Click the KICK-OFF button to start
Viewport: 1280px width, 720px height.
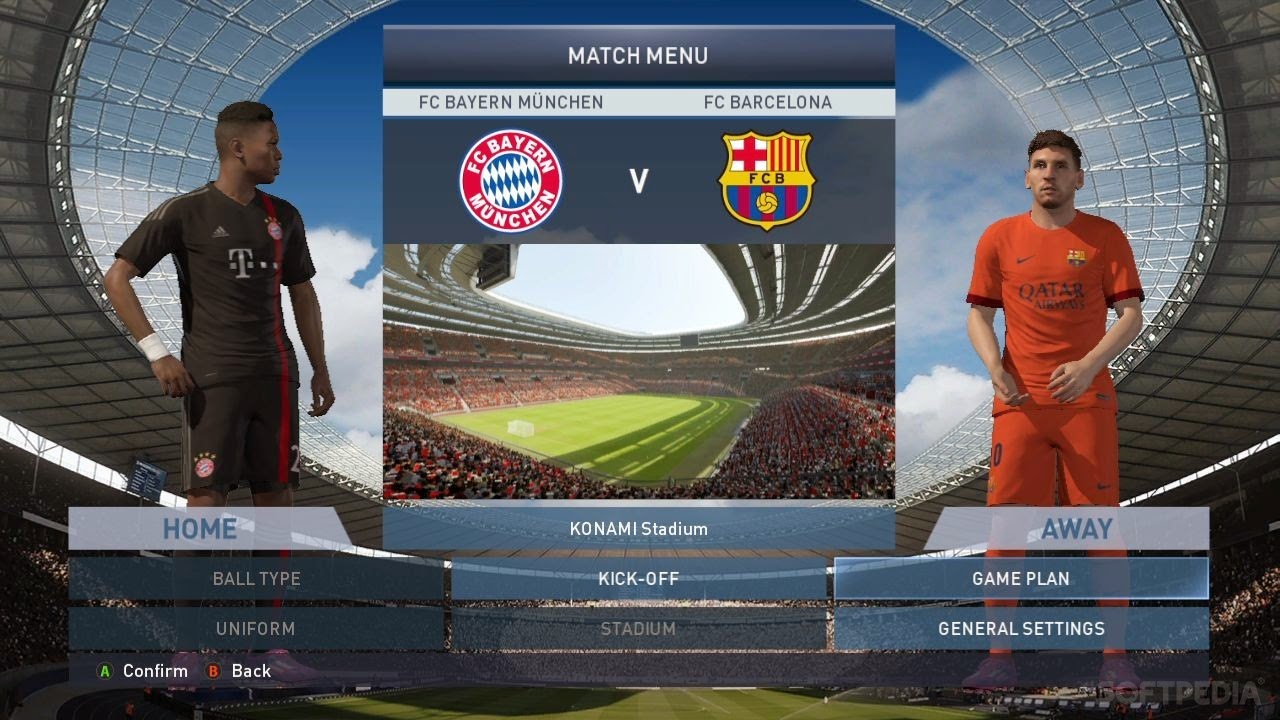coord(640,578)
